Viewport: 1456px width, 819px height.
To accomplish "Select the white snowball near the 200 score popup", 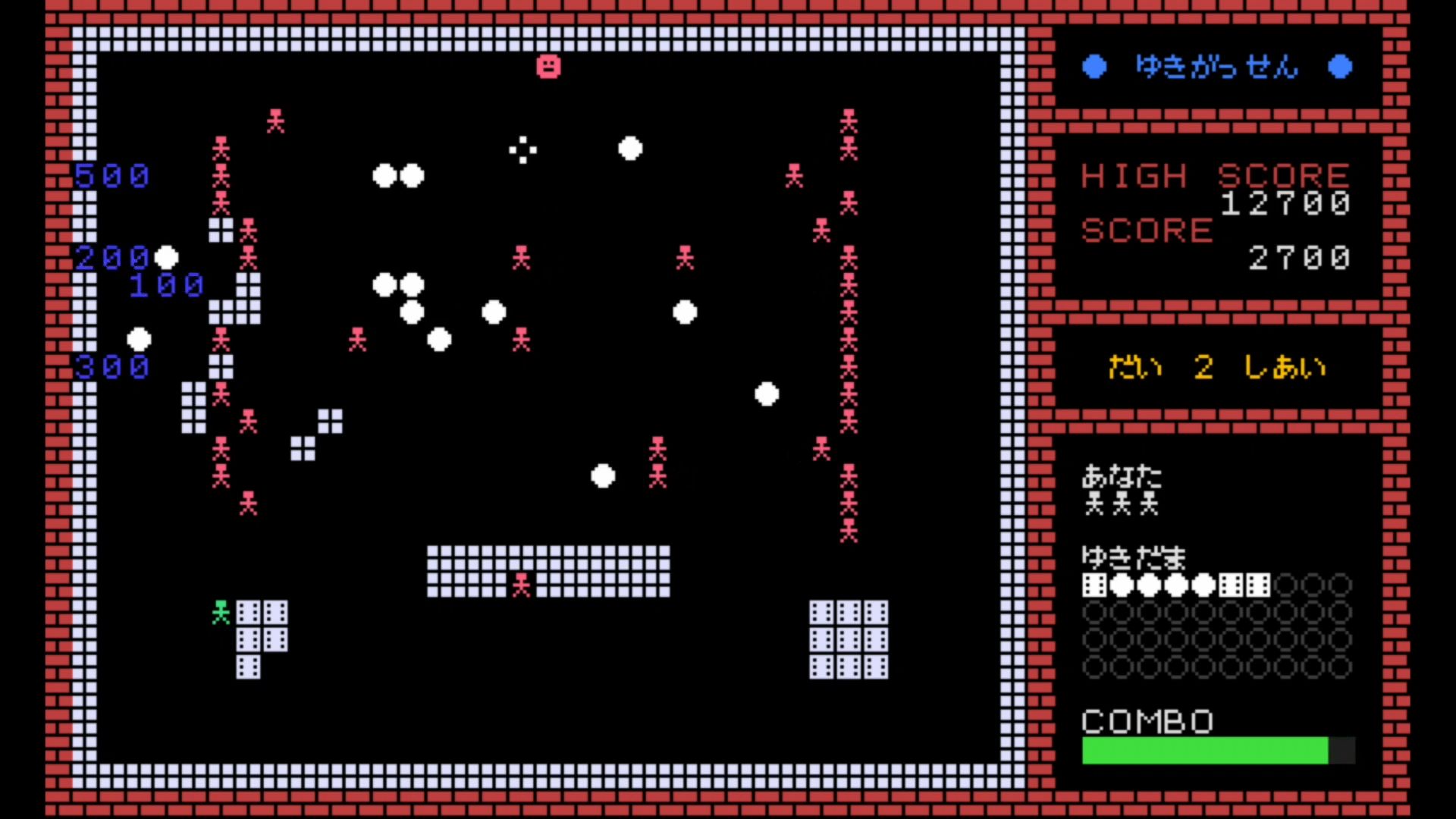I will 167,259.
